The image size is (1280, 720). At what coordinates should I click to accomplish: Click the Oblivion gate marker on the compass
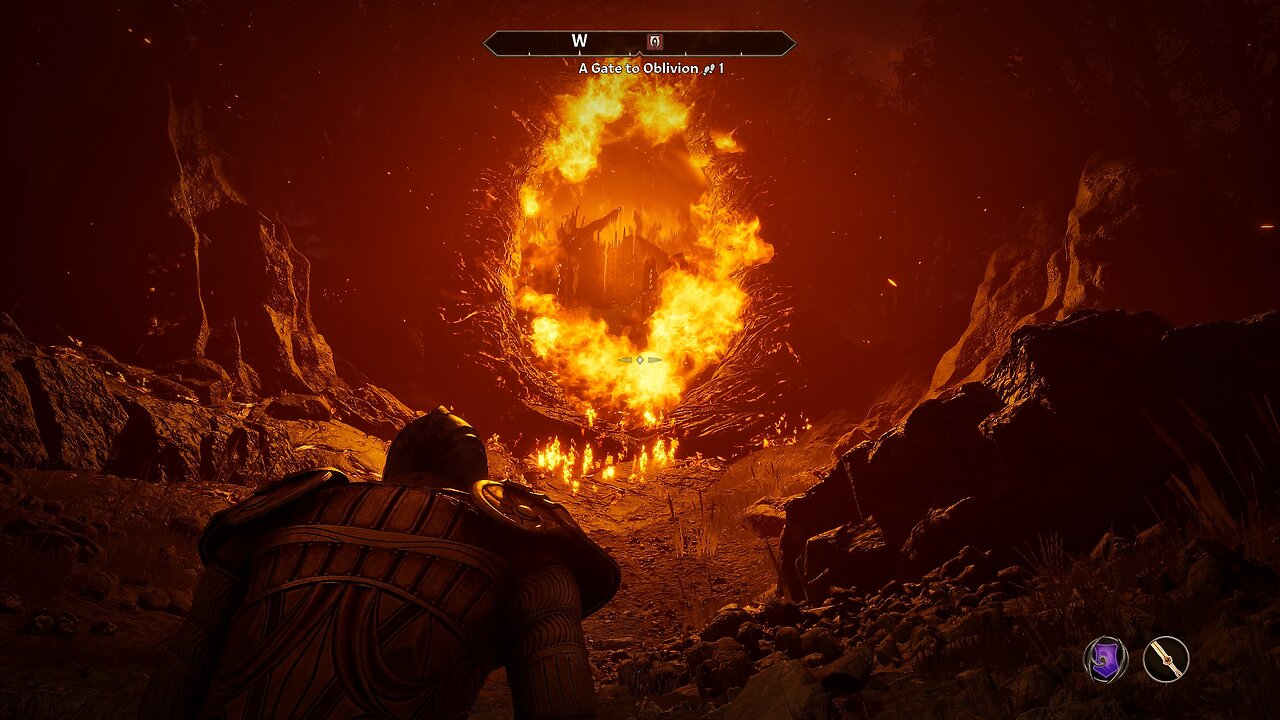point(655,42)
